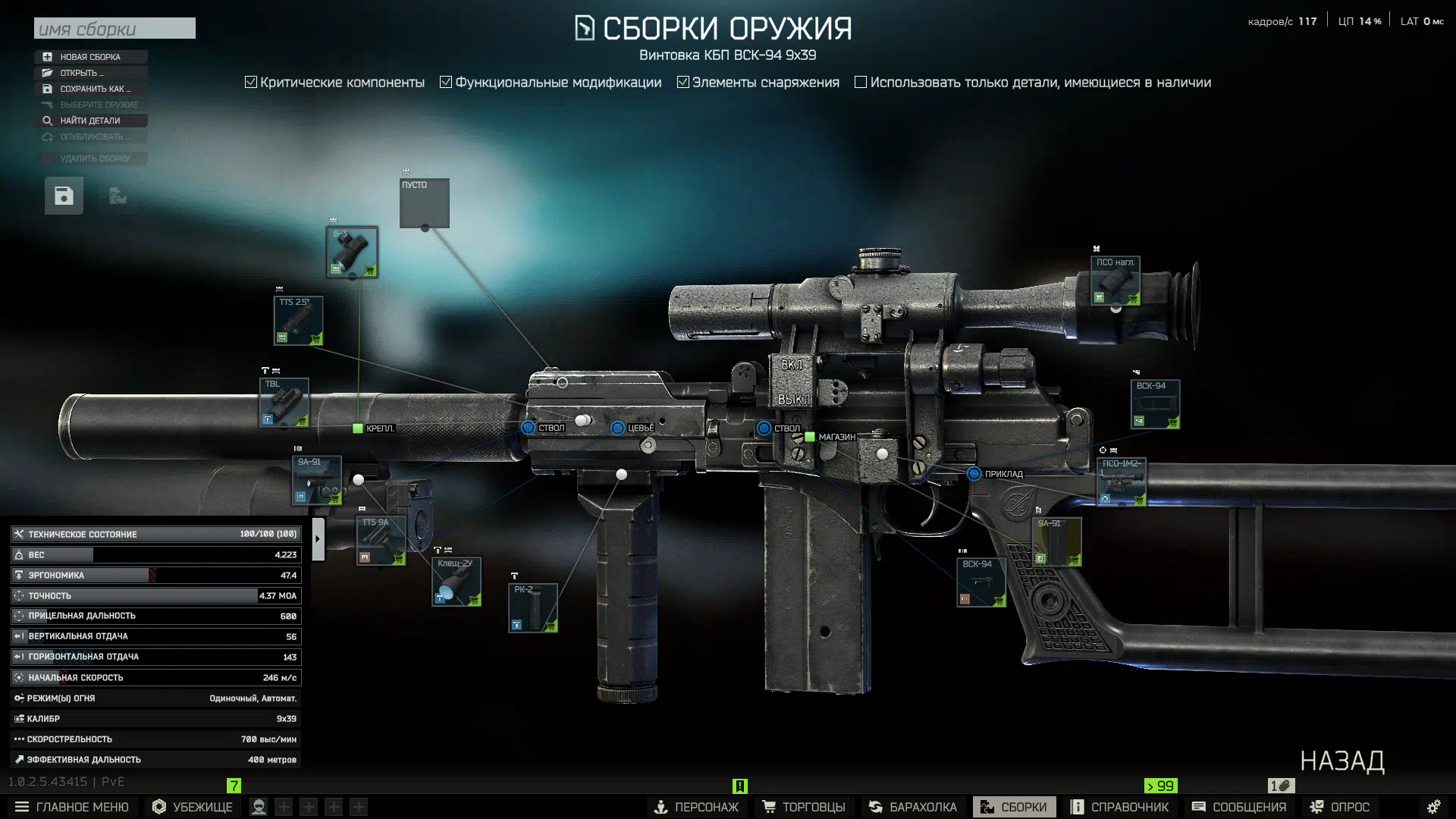Enable using only parts in stock
The image size is (1456, 819).
(861, 82)
